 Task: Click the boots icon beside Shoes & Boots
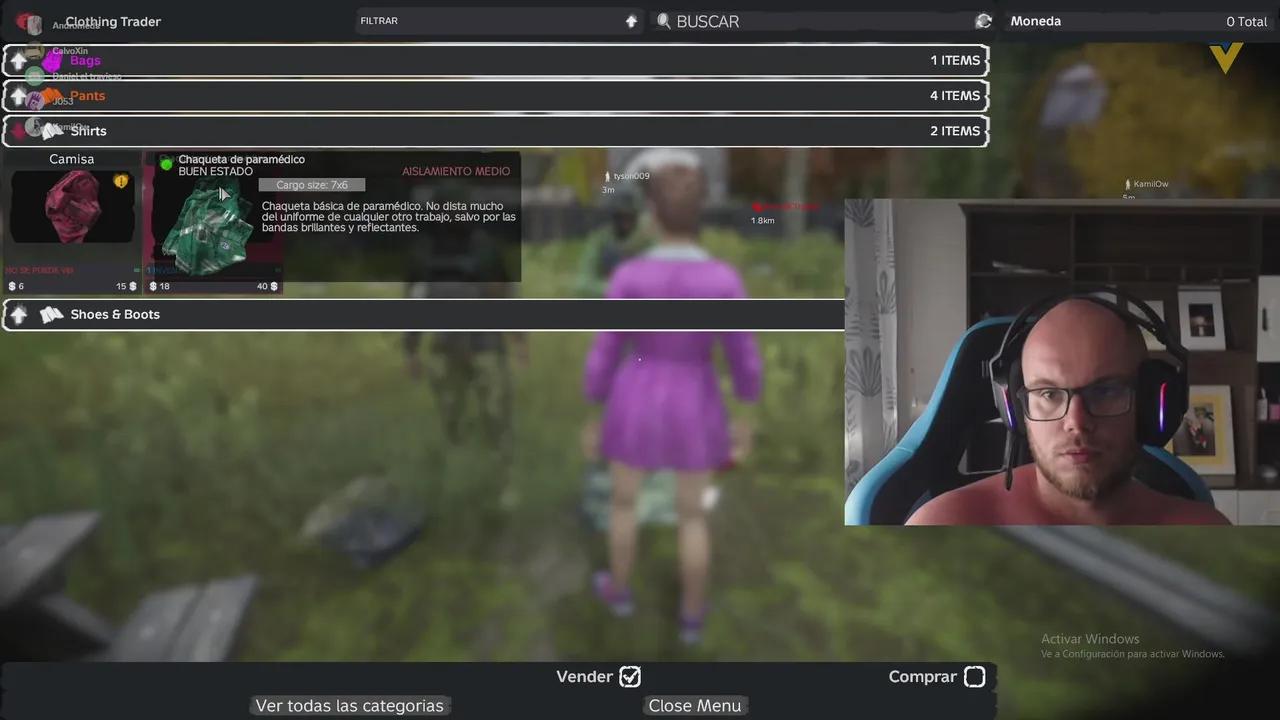click(51, 314)
